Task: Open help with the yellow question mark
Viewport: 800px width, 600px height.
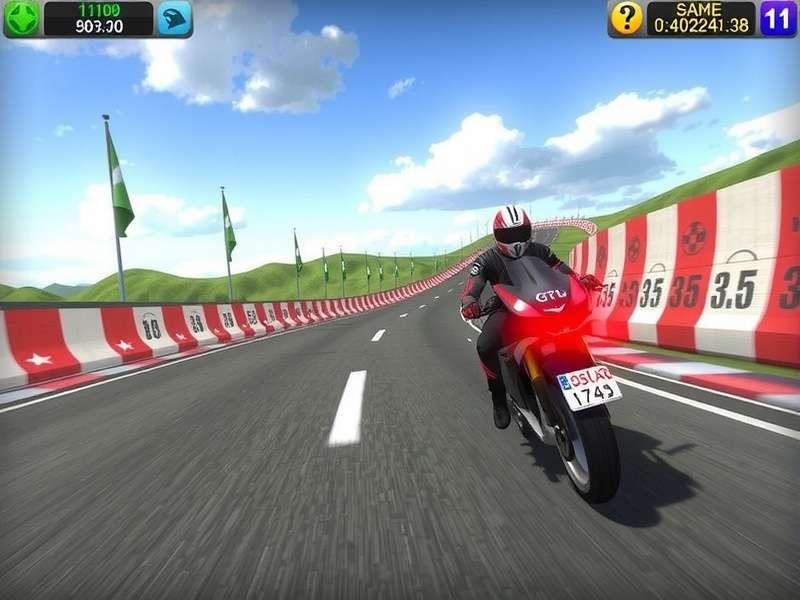Action: point(626,18)
